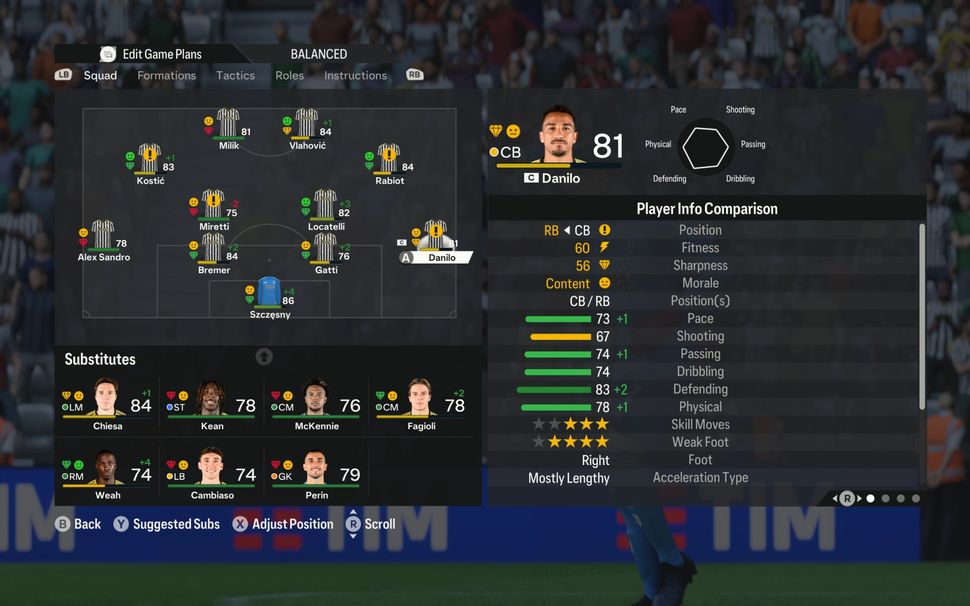Select striker Milik on the pitch
This screenshot has height=606, width=970.
point(228,124)
